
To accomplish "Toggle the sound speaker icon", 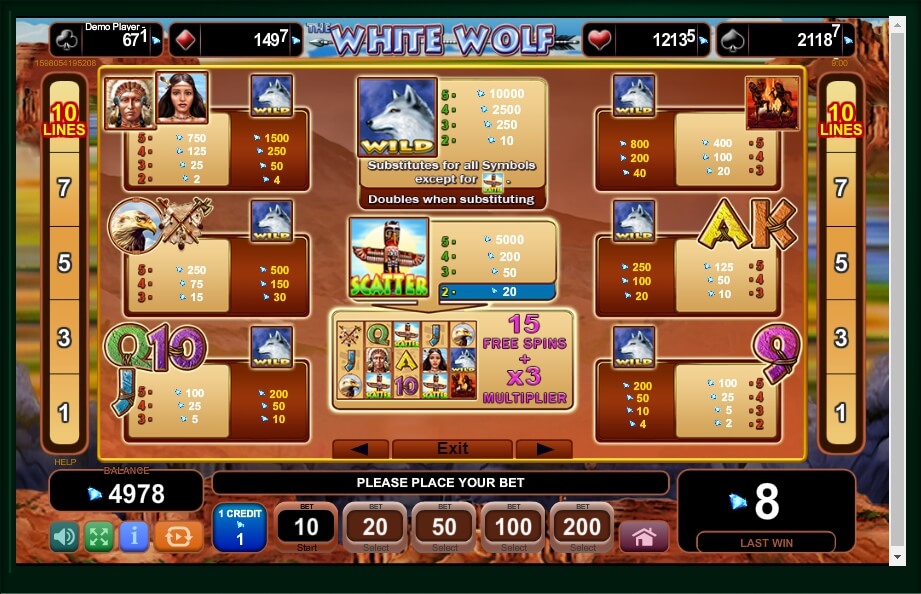I will point(65,537).
